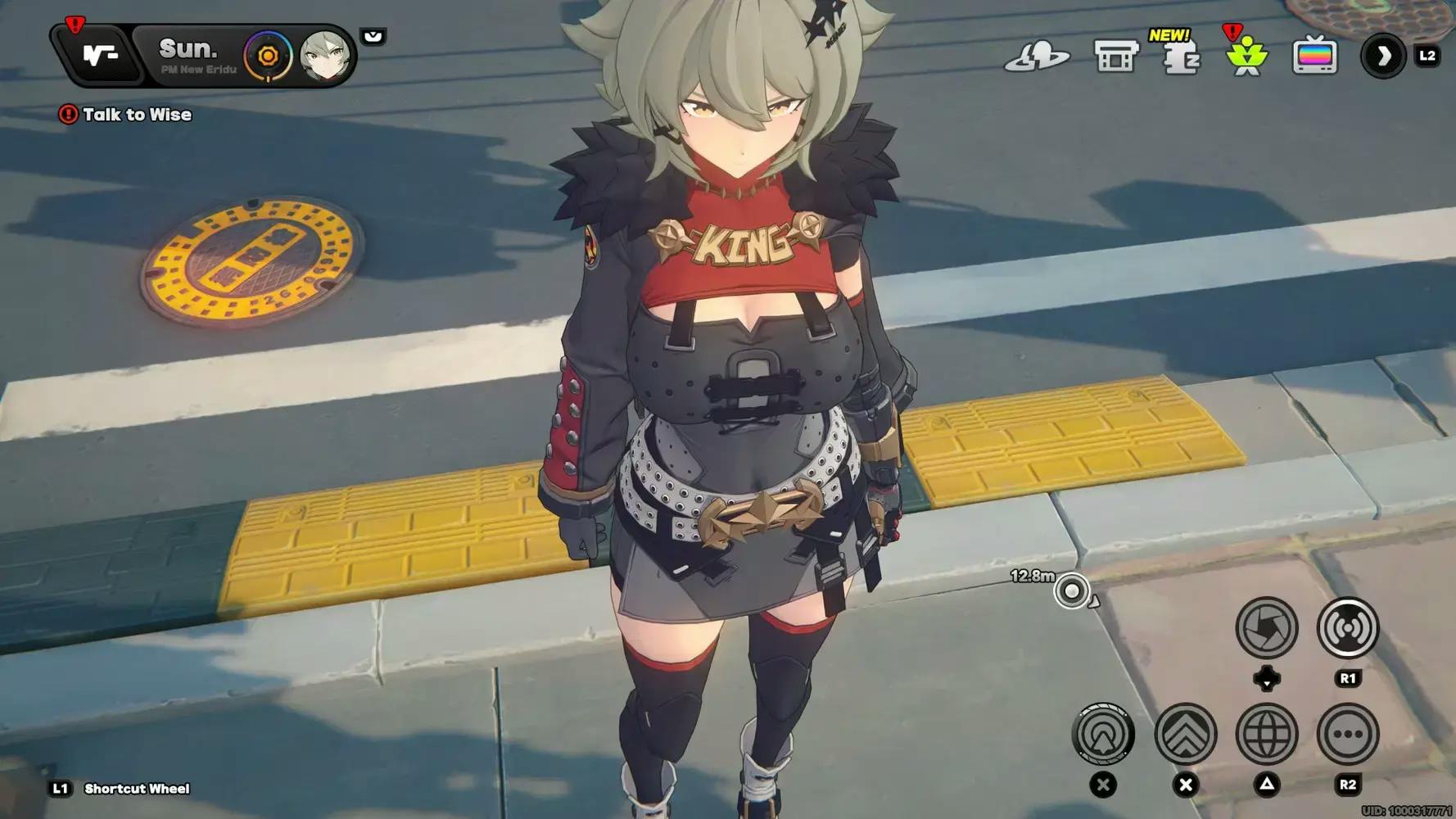Activate the broadcast signal button

(x=1347, y=628)
